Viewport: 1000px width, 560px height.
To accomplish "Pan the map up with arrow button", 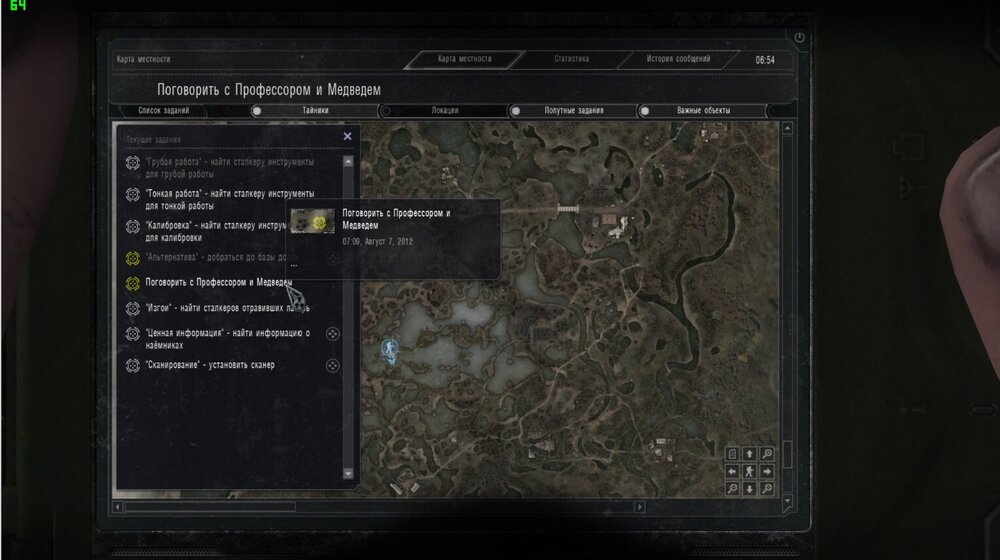I will point(750,454).
